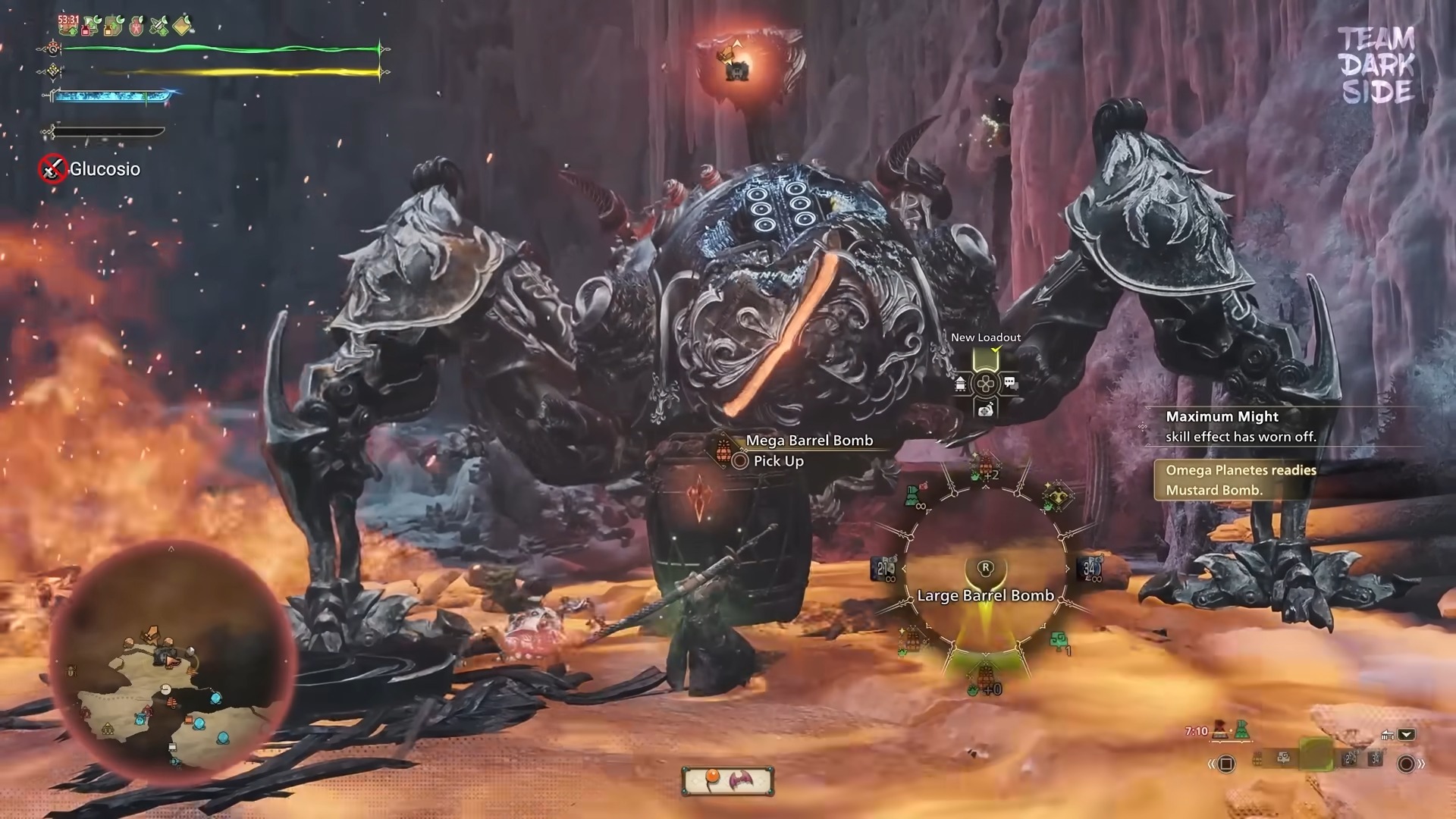Click the Maximum Might skill notification
The width and height of the screenshot is (1456, 819).
(x=1241, y=426)
